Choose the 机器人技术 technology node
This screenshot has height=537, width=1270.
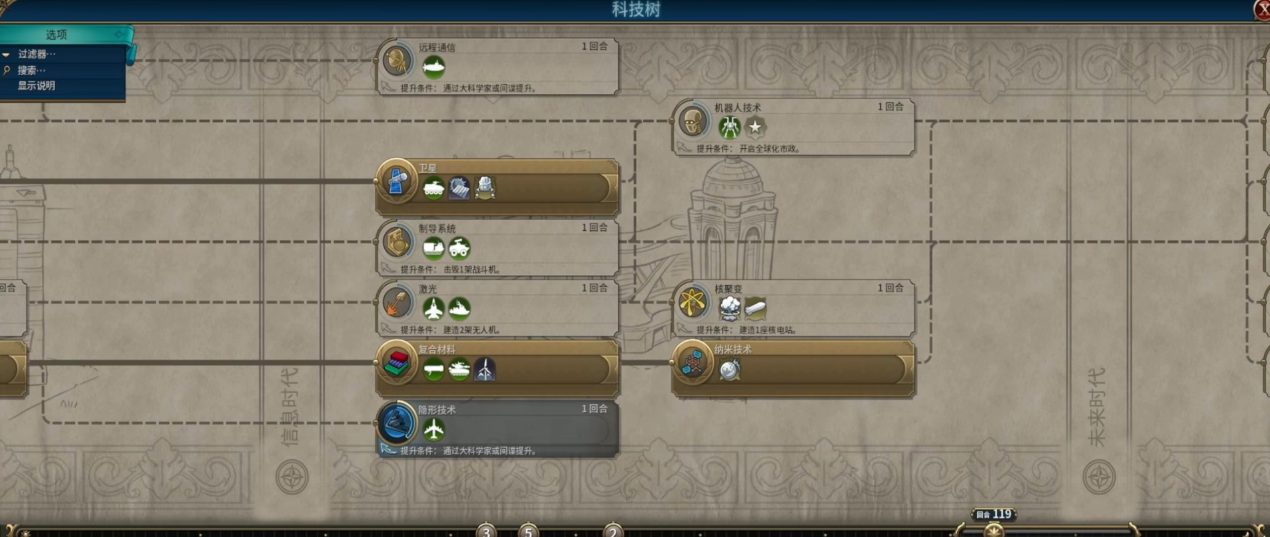coord(793,127)
